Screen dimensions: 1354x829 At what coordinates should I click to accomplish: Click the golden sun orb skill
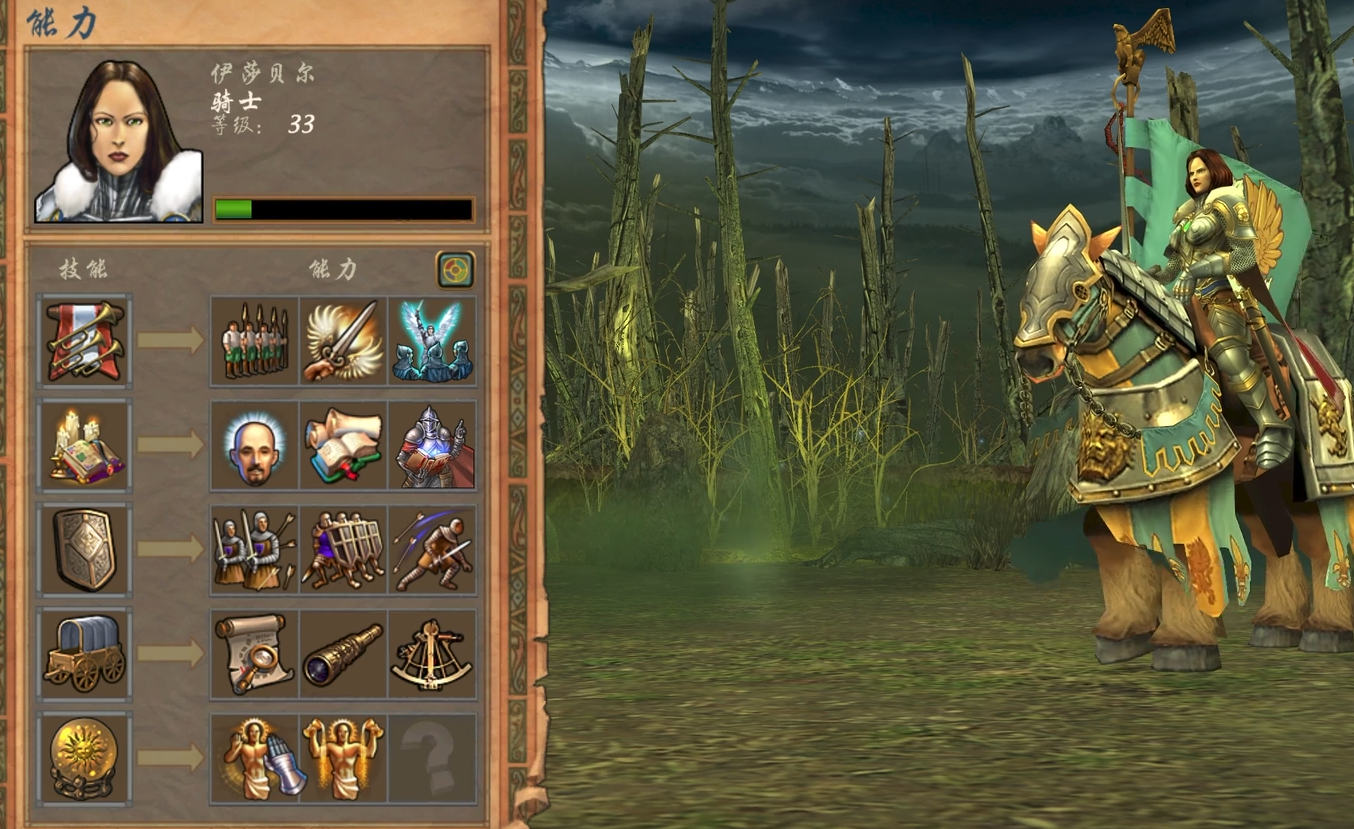pyautogui.click(x=84, y=758)
